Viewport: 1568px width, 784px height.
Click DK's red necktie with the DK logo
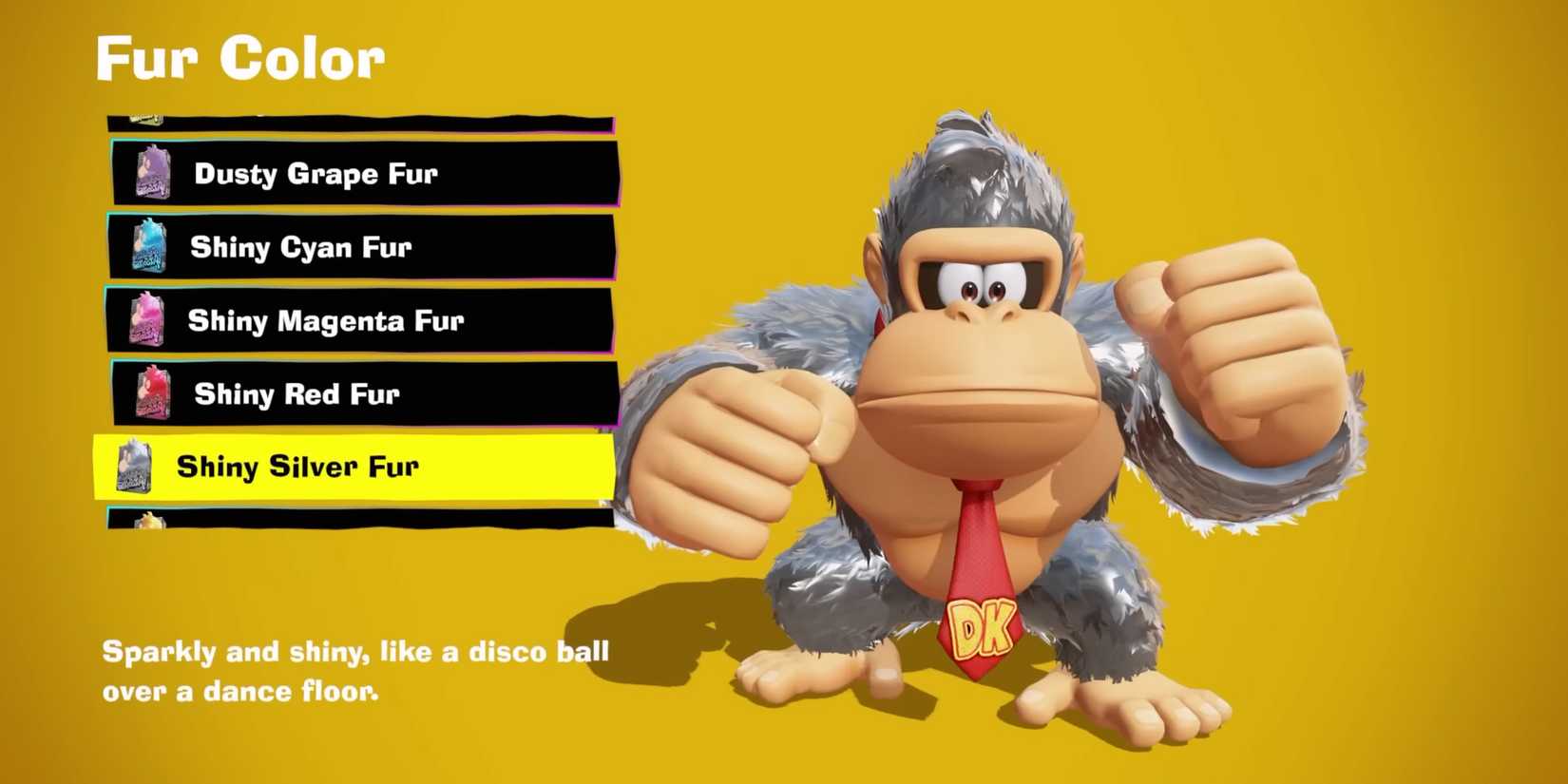tap(977, 570)
